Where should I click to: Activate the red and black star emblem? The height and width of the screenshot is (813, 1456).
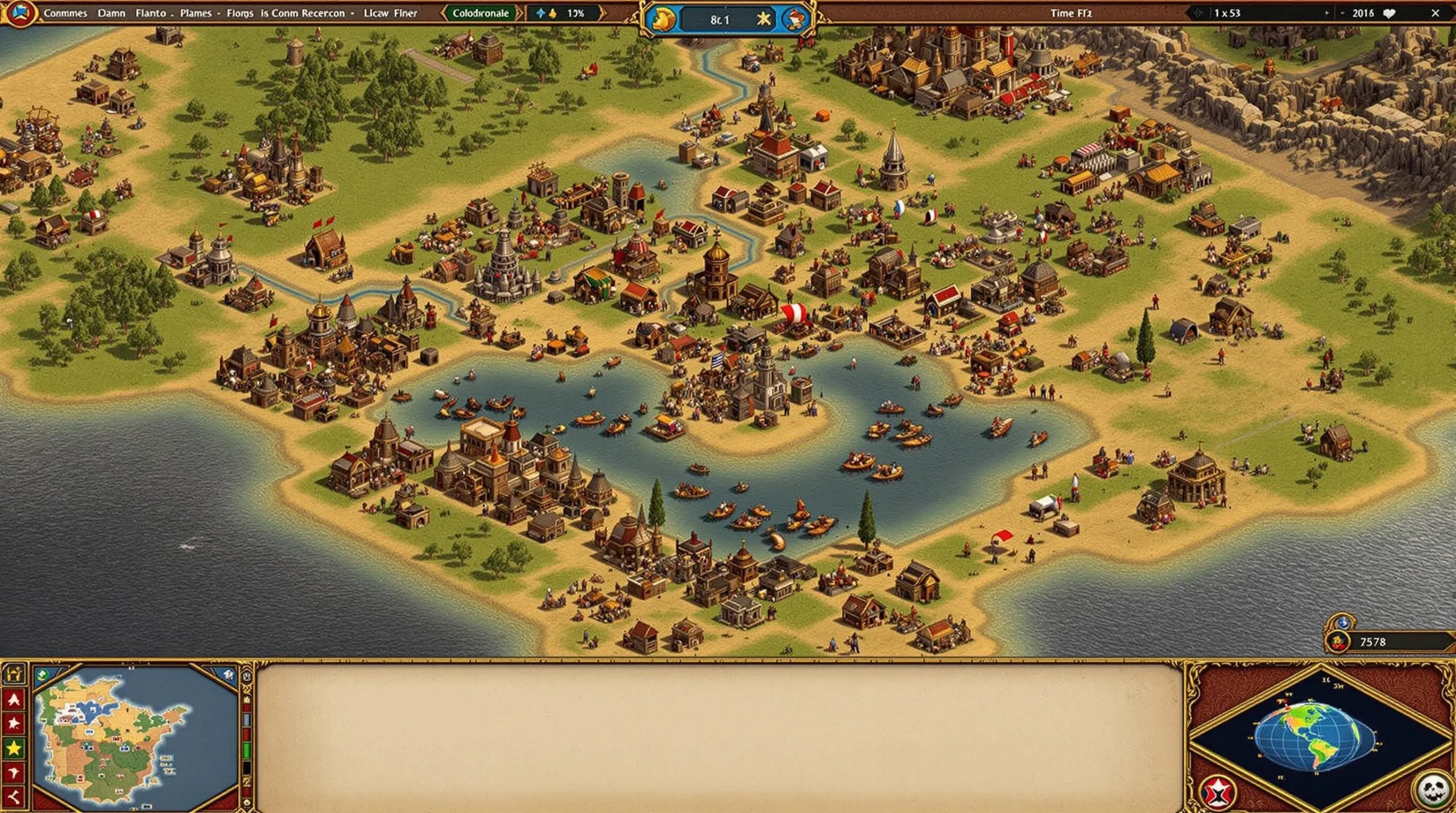[x=1218, y=792]
